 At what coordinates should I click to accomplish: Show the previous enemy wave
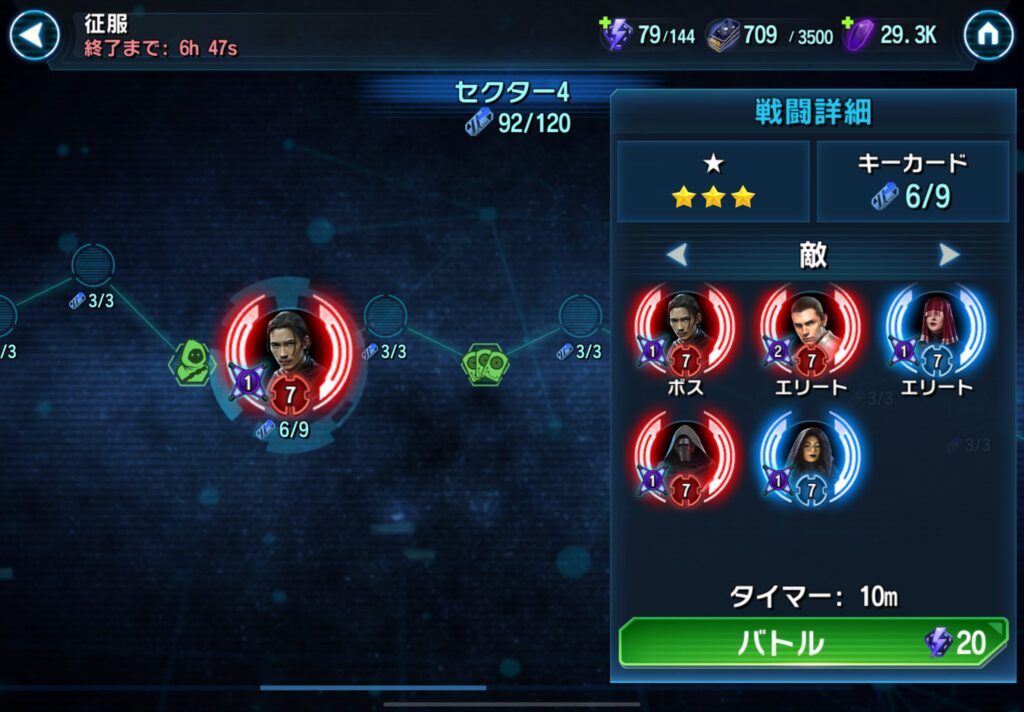[x=677, y=255]
